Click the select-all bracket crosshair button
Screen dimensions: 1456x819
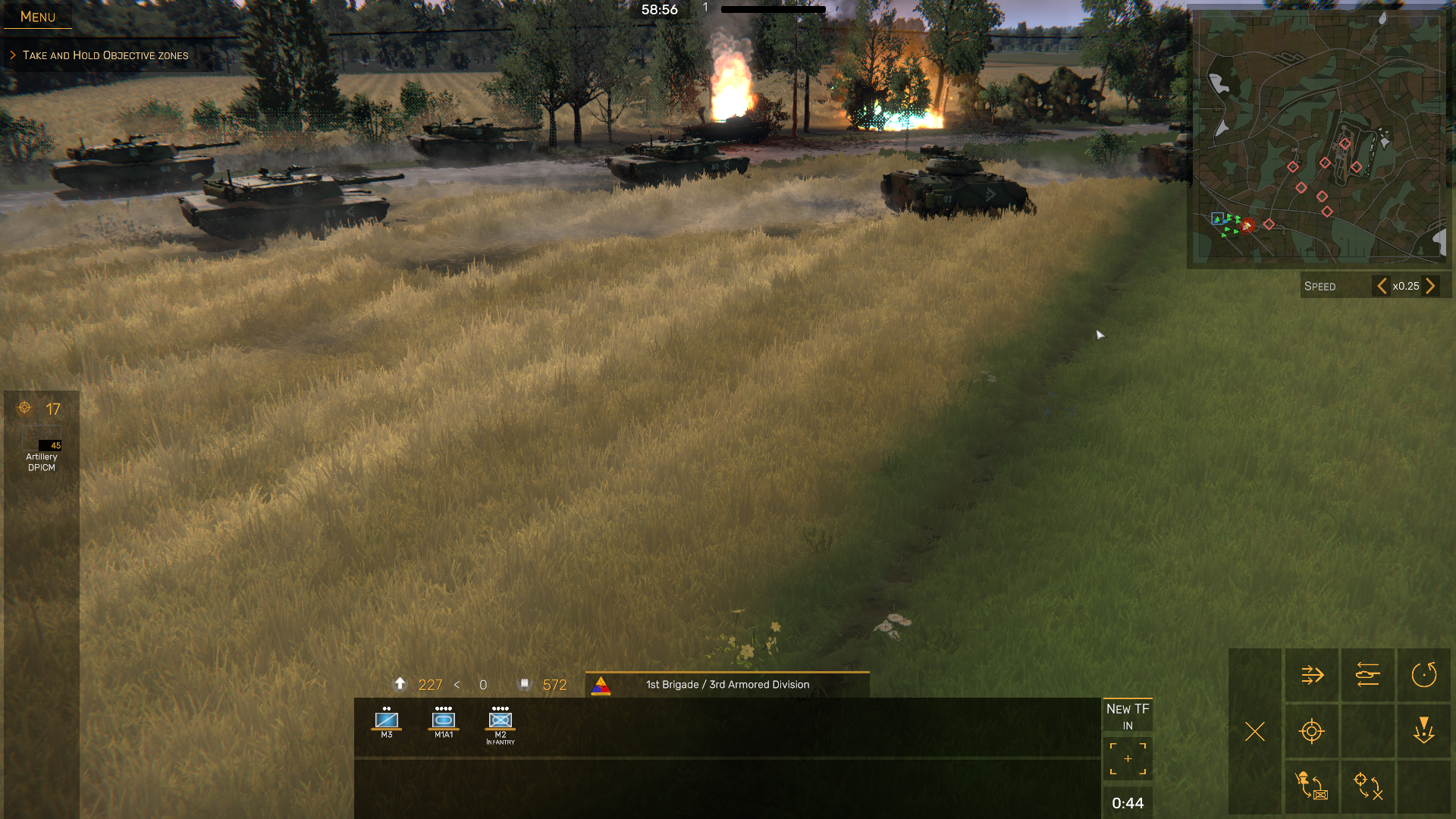point(1128,759)
